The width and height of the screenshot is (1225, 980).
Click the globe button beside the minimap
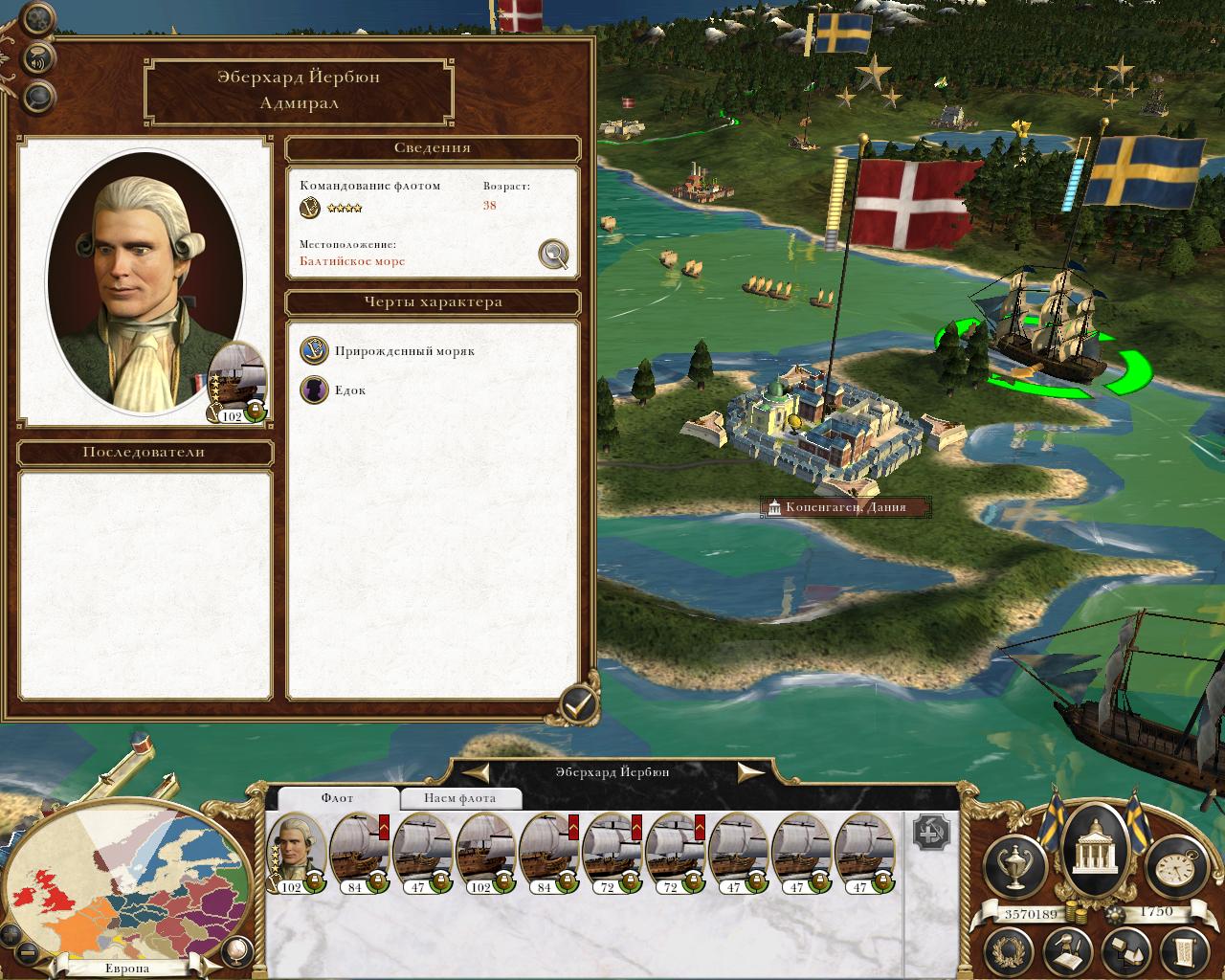[x=235, y=949]
